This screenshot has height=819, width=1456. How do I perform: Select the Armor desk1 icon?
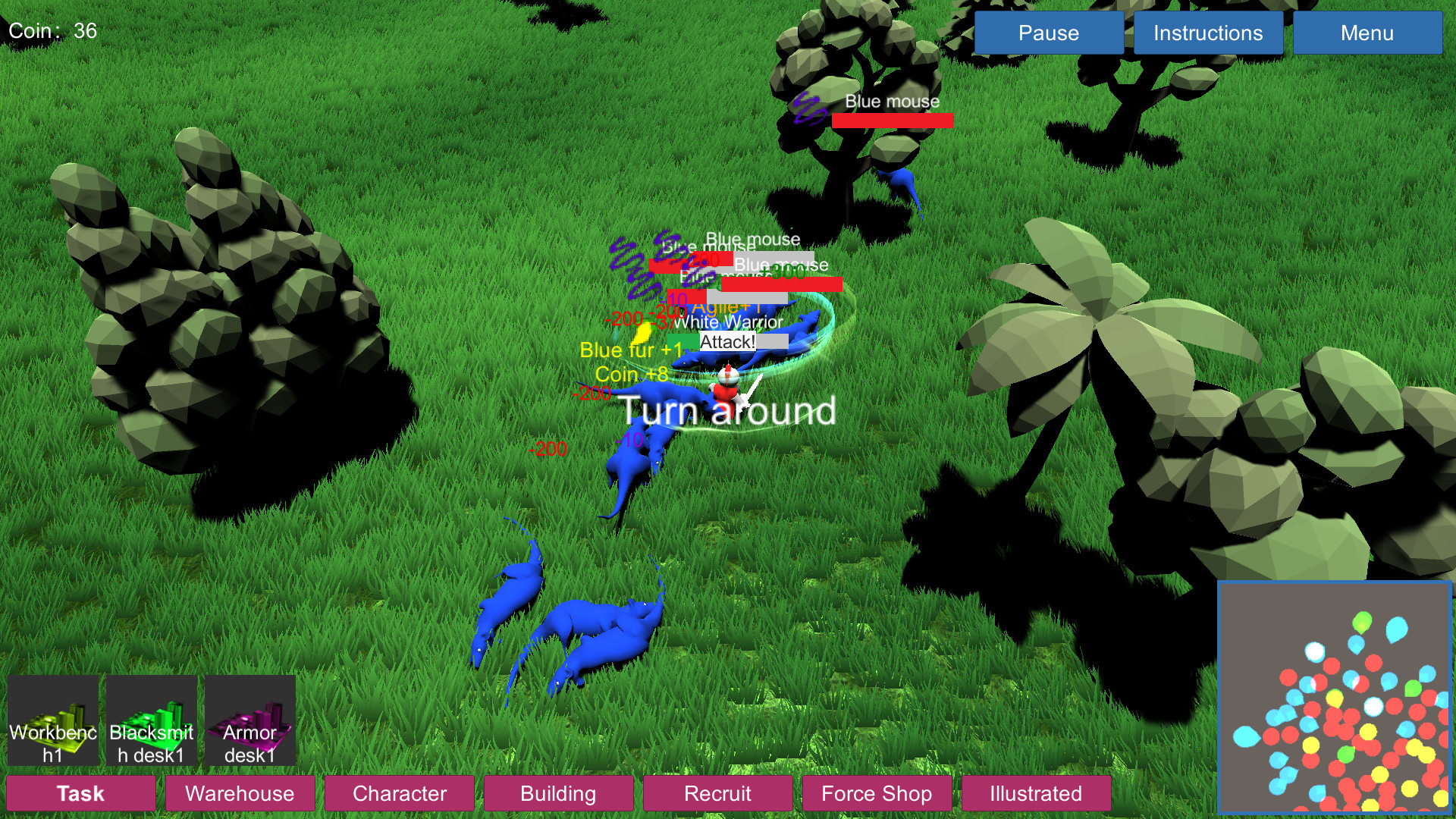click(x=250, y=719)
